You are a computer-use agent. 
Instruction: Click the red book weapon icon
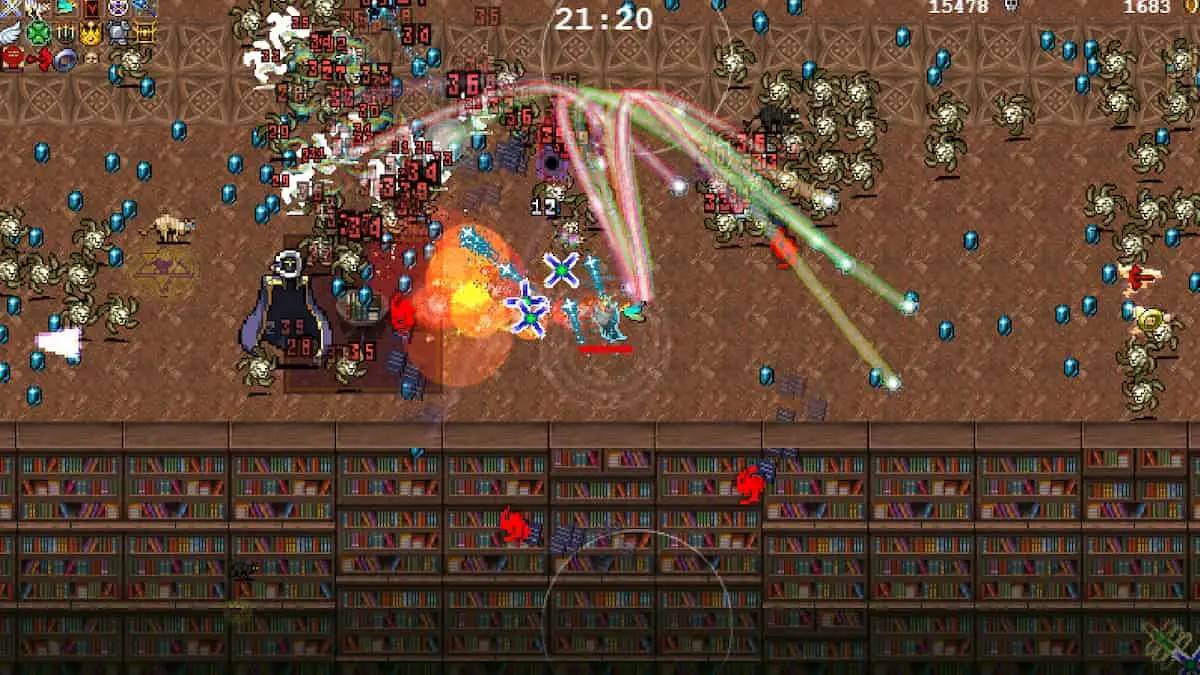[91, 7]
